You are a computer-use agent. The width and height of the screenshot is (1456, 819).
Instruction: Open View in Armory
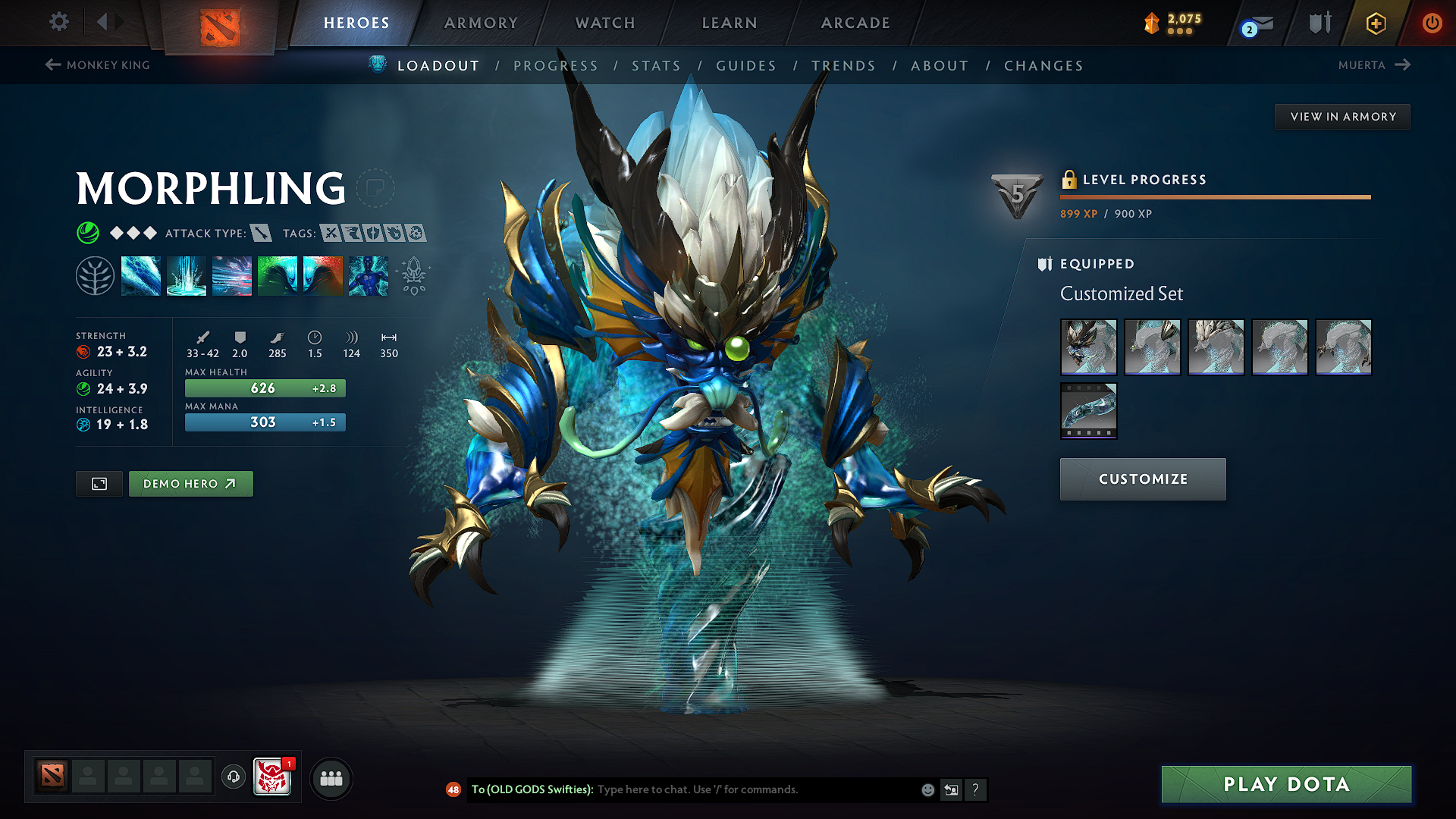(x=1341, y=116)
